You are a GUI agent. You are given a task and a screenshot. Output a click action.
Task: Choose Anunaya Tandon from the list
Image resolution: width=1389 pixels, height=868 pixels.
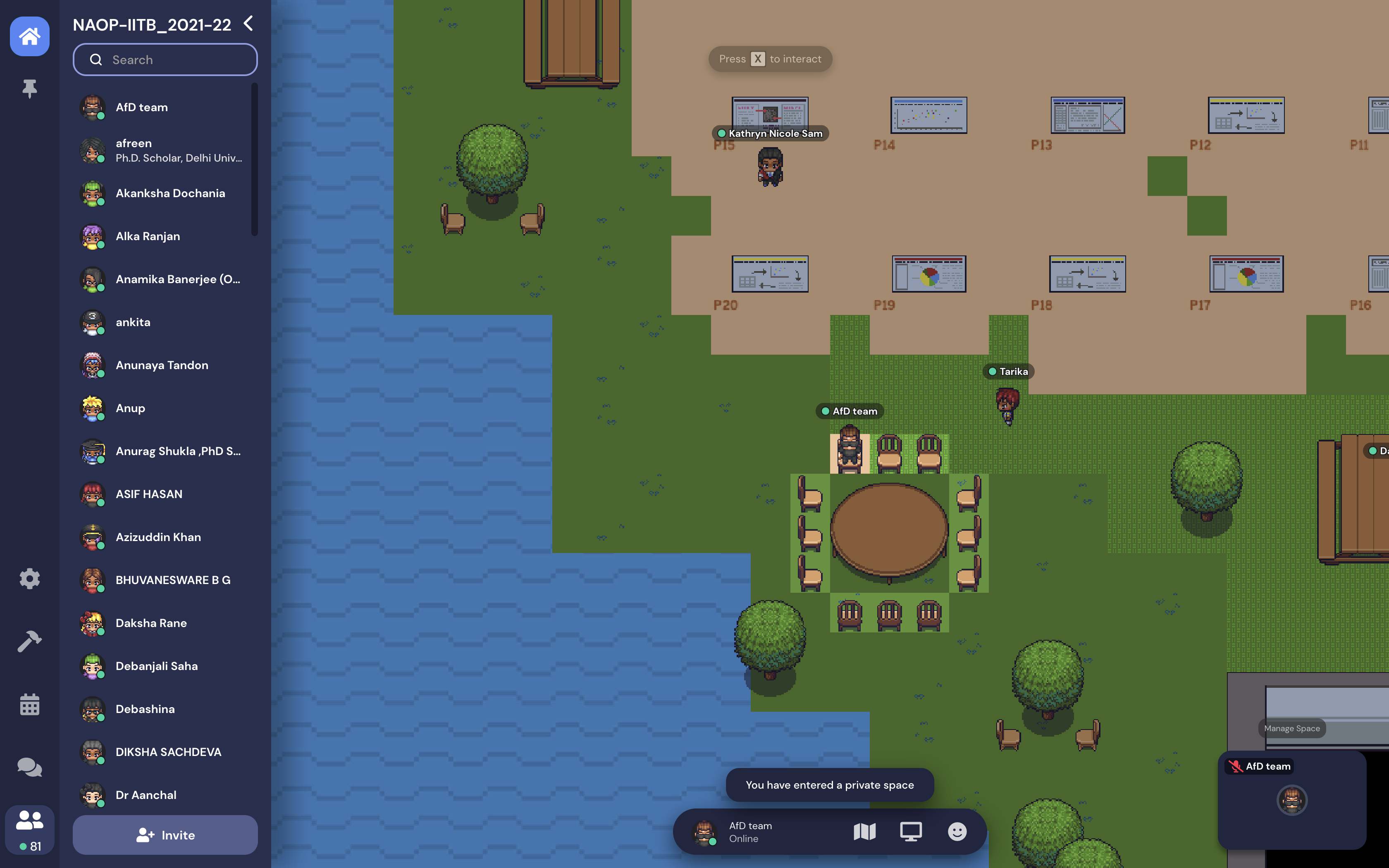coord(162,365)
